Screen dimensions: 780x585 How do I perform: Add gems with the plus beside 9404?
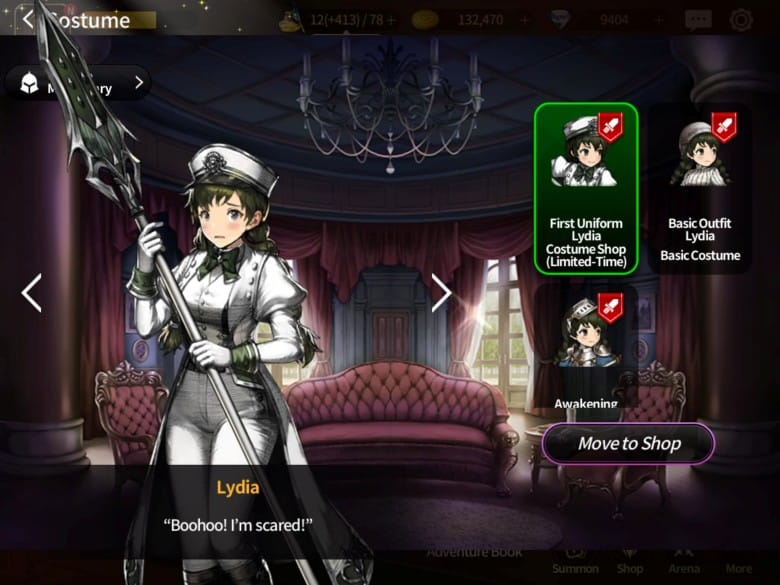tap(659, 19)
